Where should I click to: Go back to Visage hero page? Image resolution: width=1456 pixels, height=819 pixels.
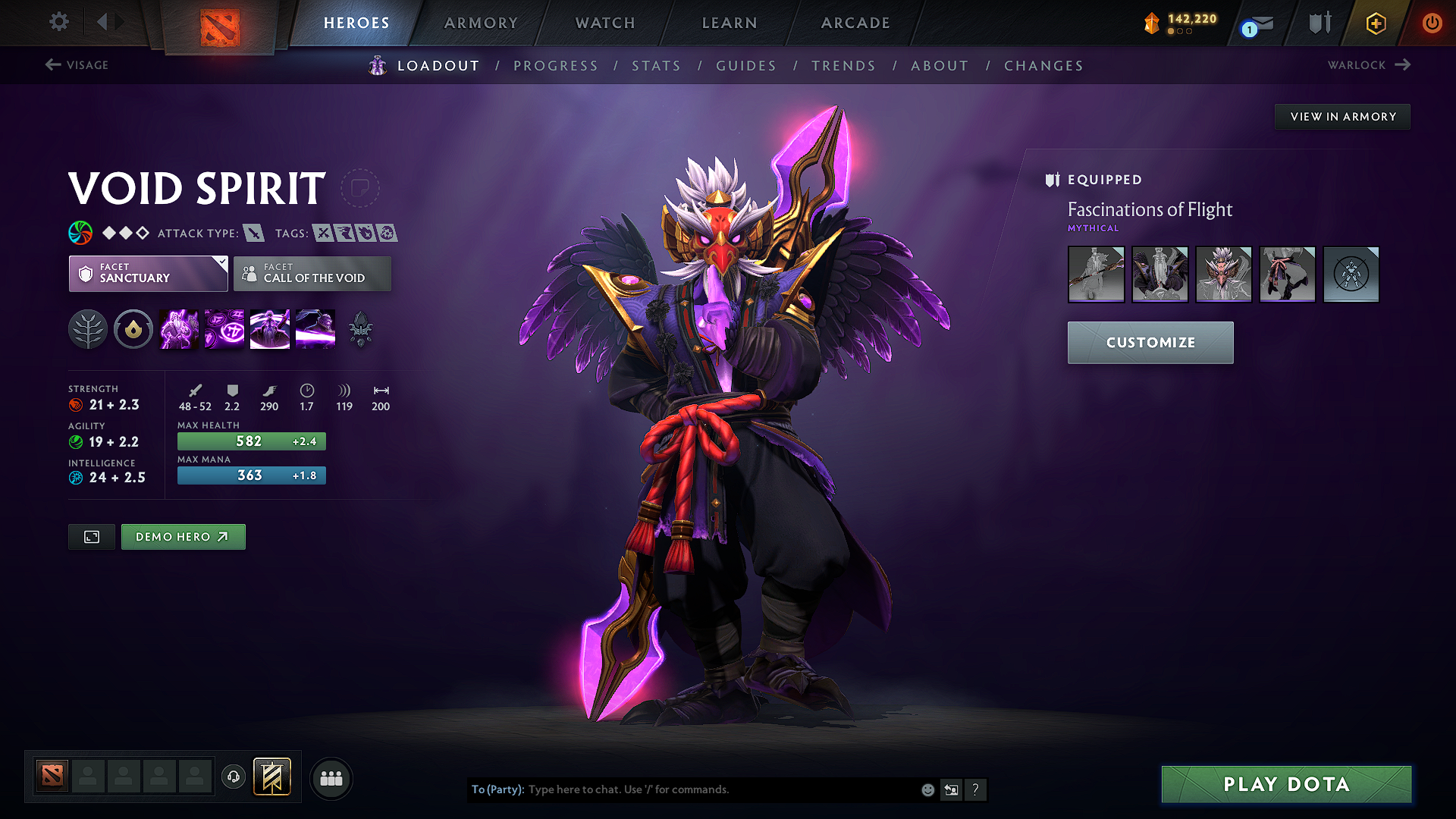point(76,65)
